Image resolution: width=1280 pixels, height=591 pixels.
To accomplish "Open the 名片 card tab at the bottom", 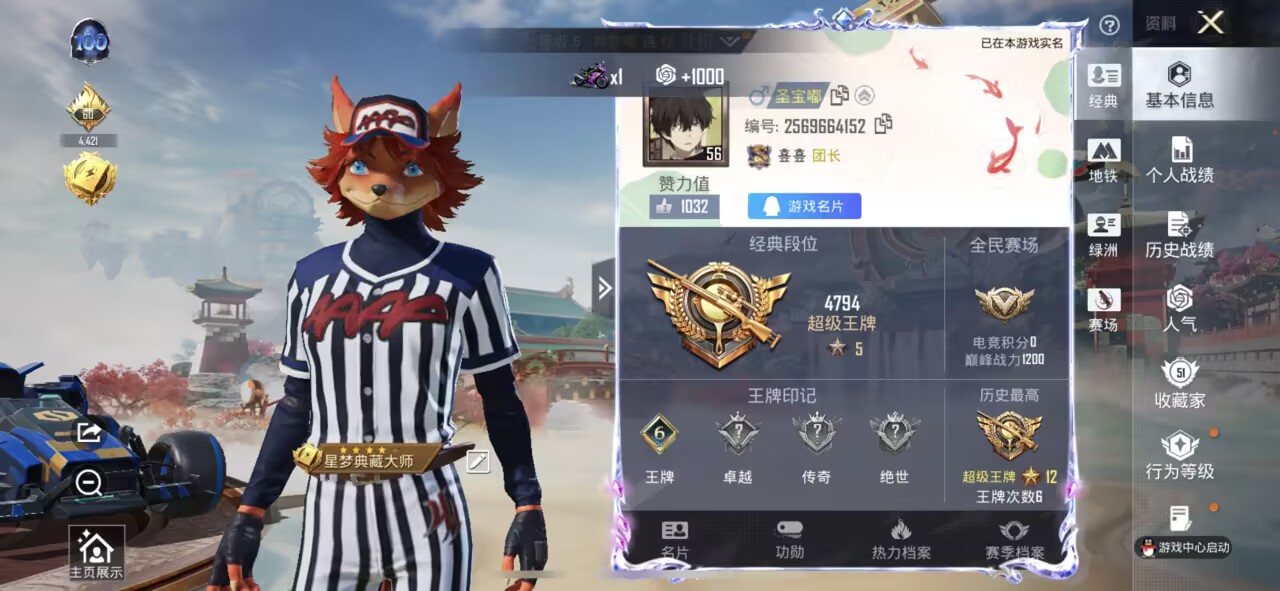I will [675, 540].
